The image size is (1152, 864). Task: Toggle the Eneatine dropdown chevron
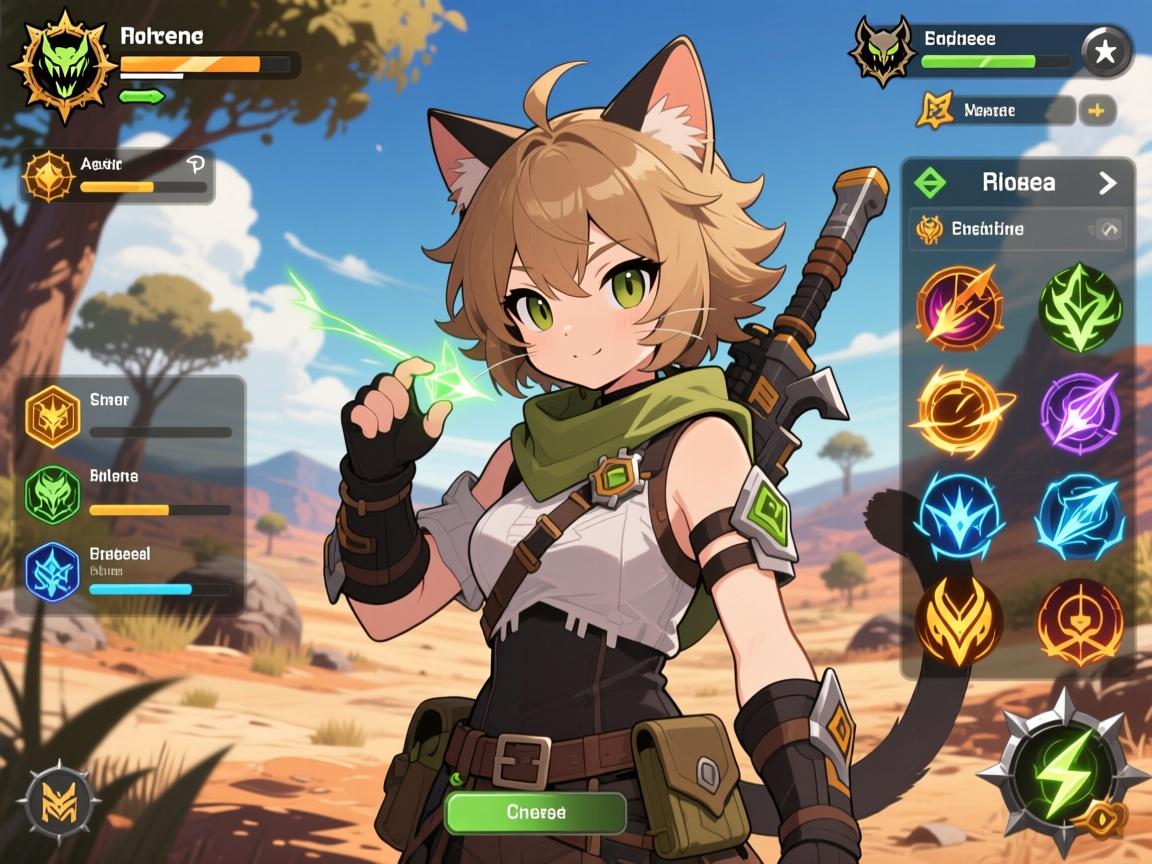pos(1109,230)
